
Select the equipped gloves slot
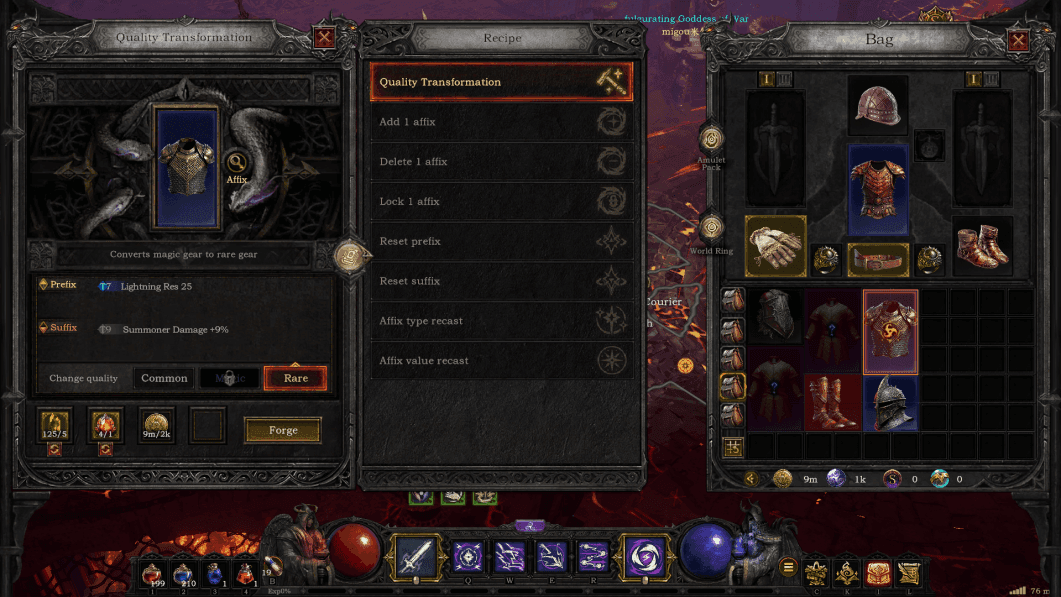click(x=775, y=245)
